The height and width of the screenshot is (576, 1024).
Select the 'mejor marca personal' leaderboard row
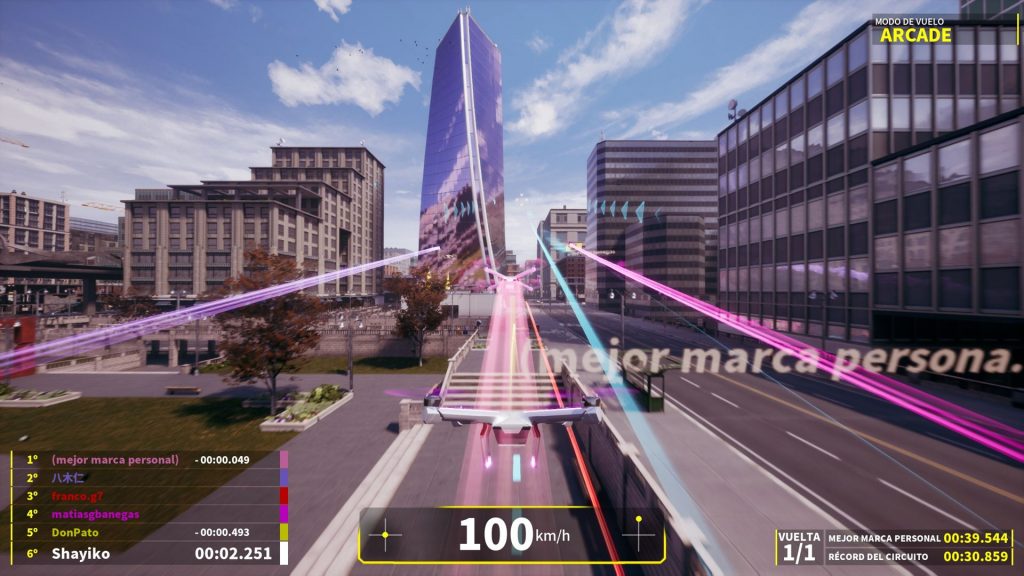click(150, 459)
